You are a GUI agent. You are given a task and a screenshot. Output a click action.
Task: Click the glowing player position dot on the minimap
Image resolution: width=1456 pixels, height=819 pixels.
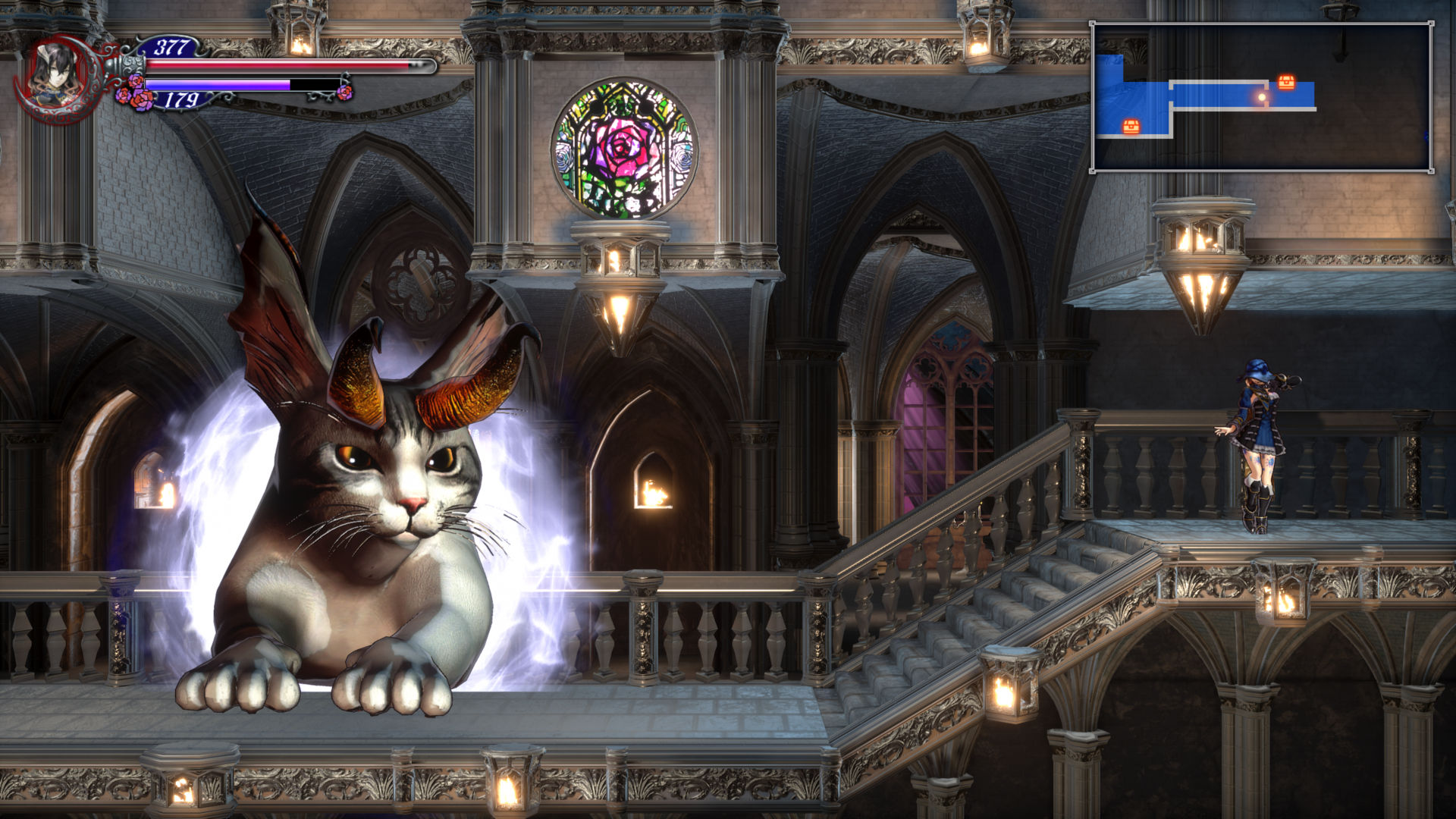(1262, 97)
